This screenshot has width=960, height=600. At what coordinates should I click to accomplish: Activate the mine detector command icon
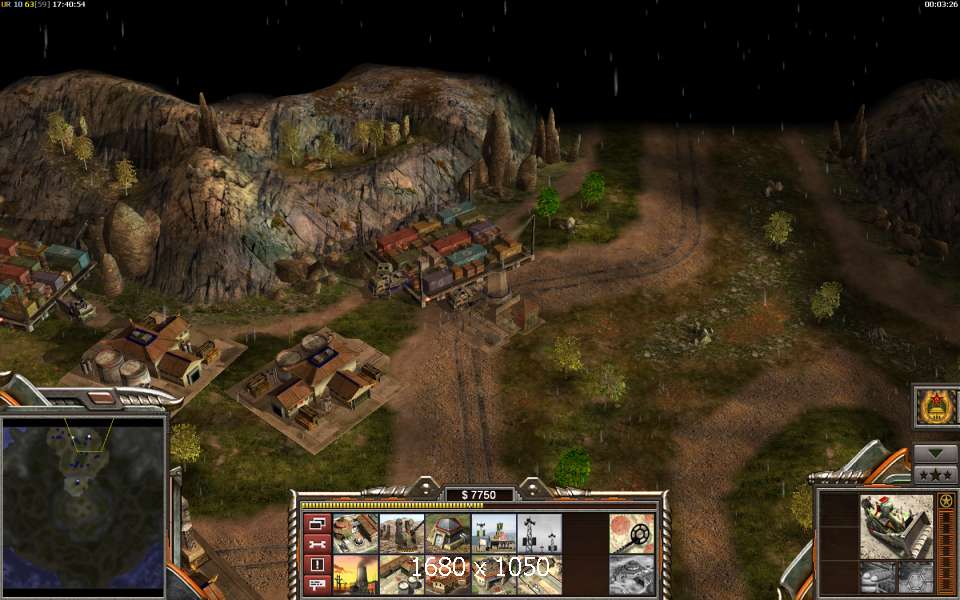point(630,533)
